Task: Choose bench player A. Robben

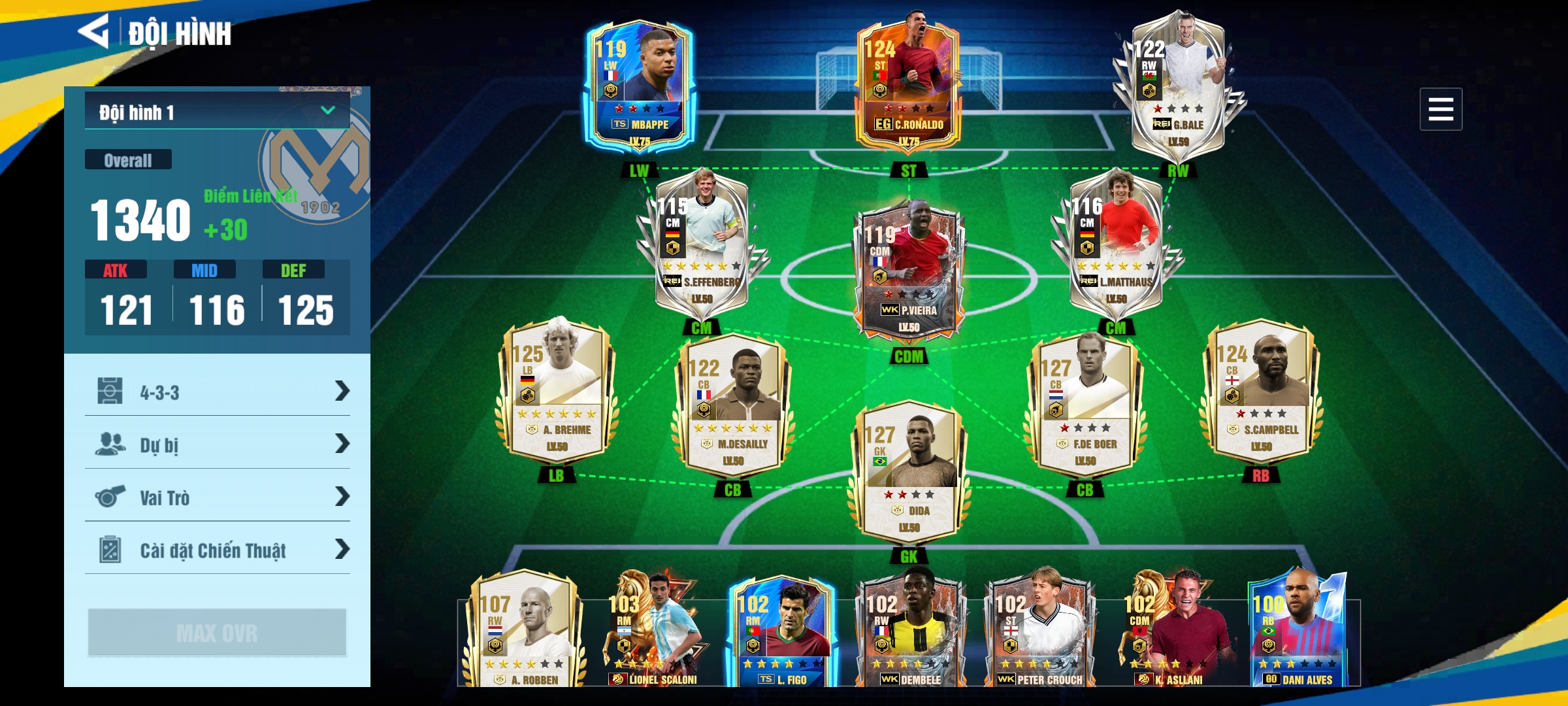Action: click(523, 631)
